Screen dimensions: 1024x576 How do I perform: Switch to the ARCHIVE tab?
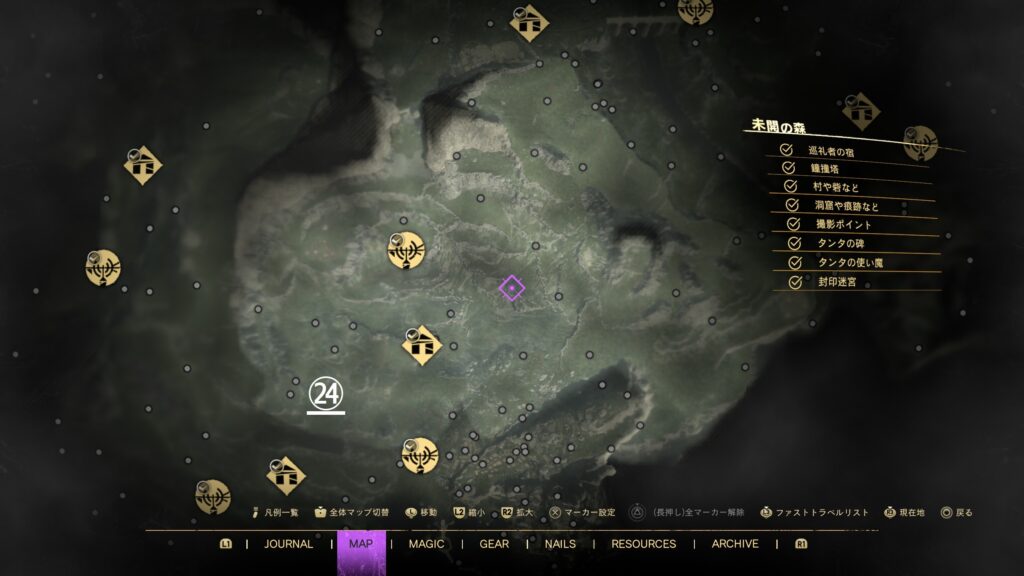[735, 544]
